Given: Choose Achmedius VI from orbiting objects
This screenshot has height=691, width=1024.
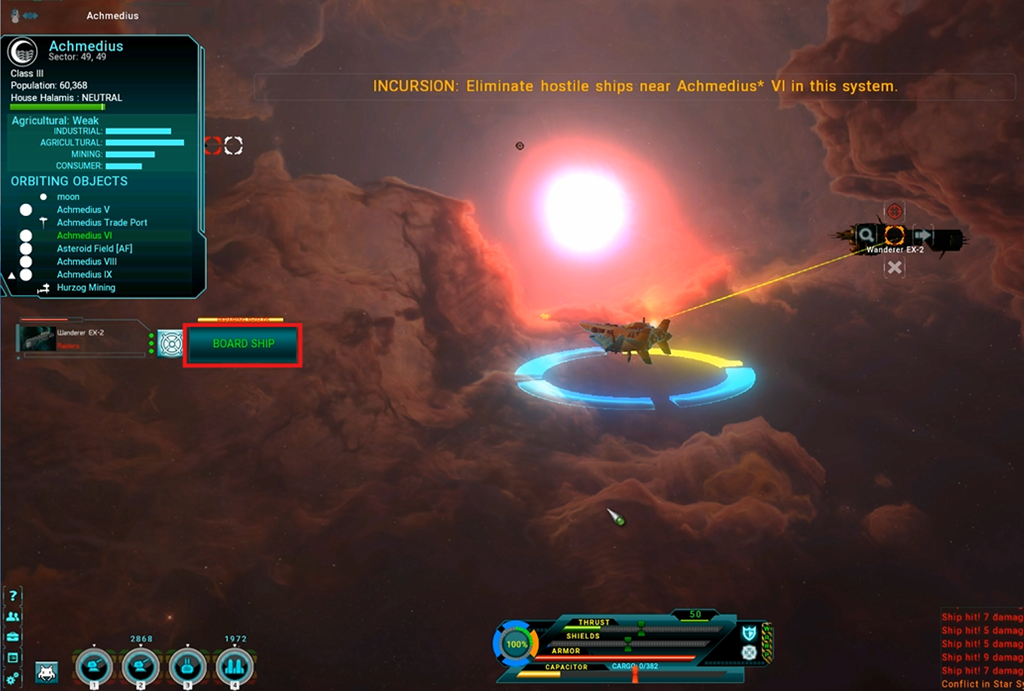Looking at the screenshot, I should click(x=84, y=236).
